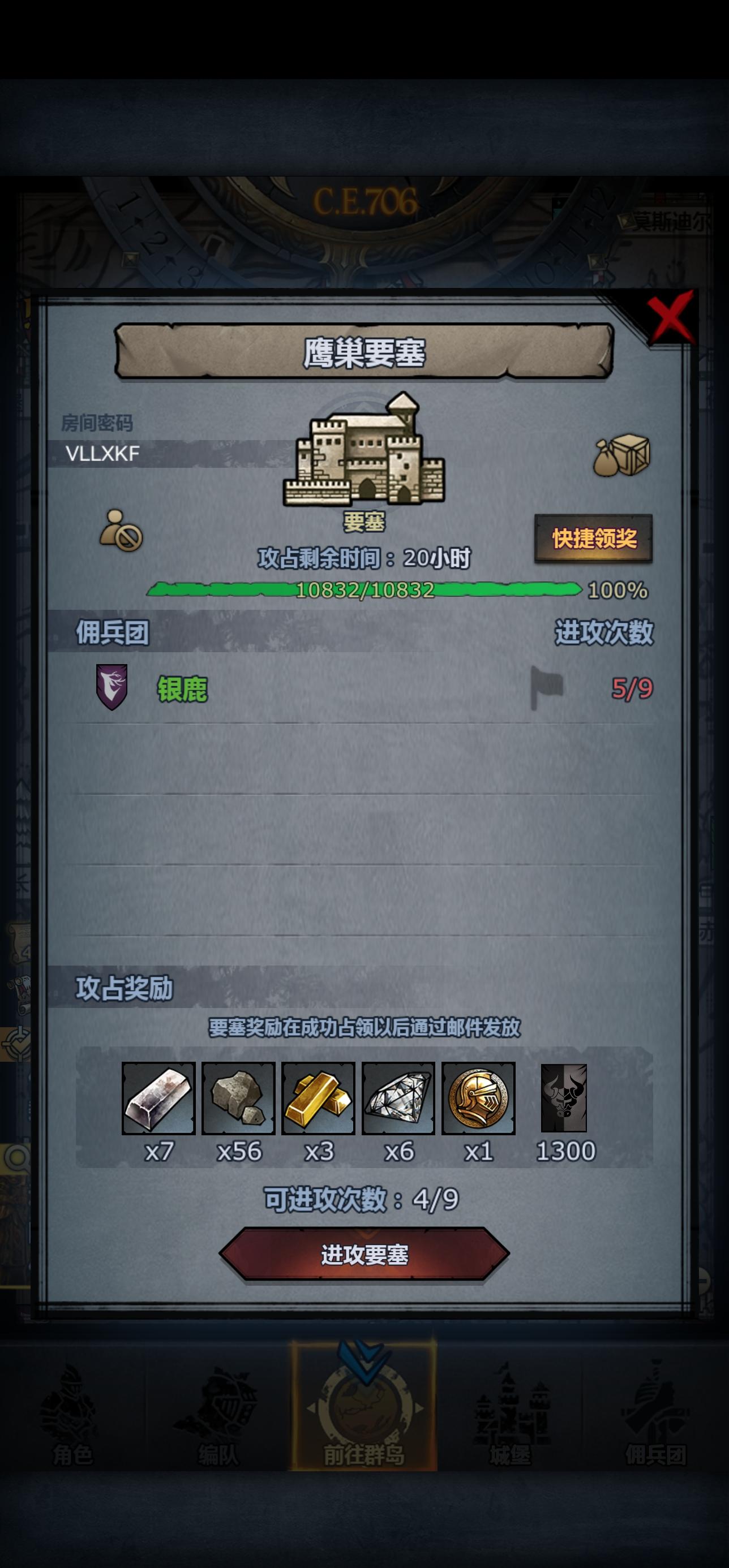Viewport: 729px width, 1568px height.
Task: Click the room password VLLXKF text
Action: pyautogui.click(x=102, y=453)
